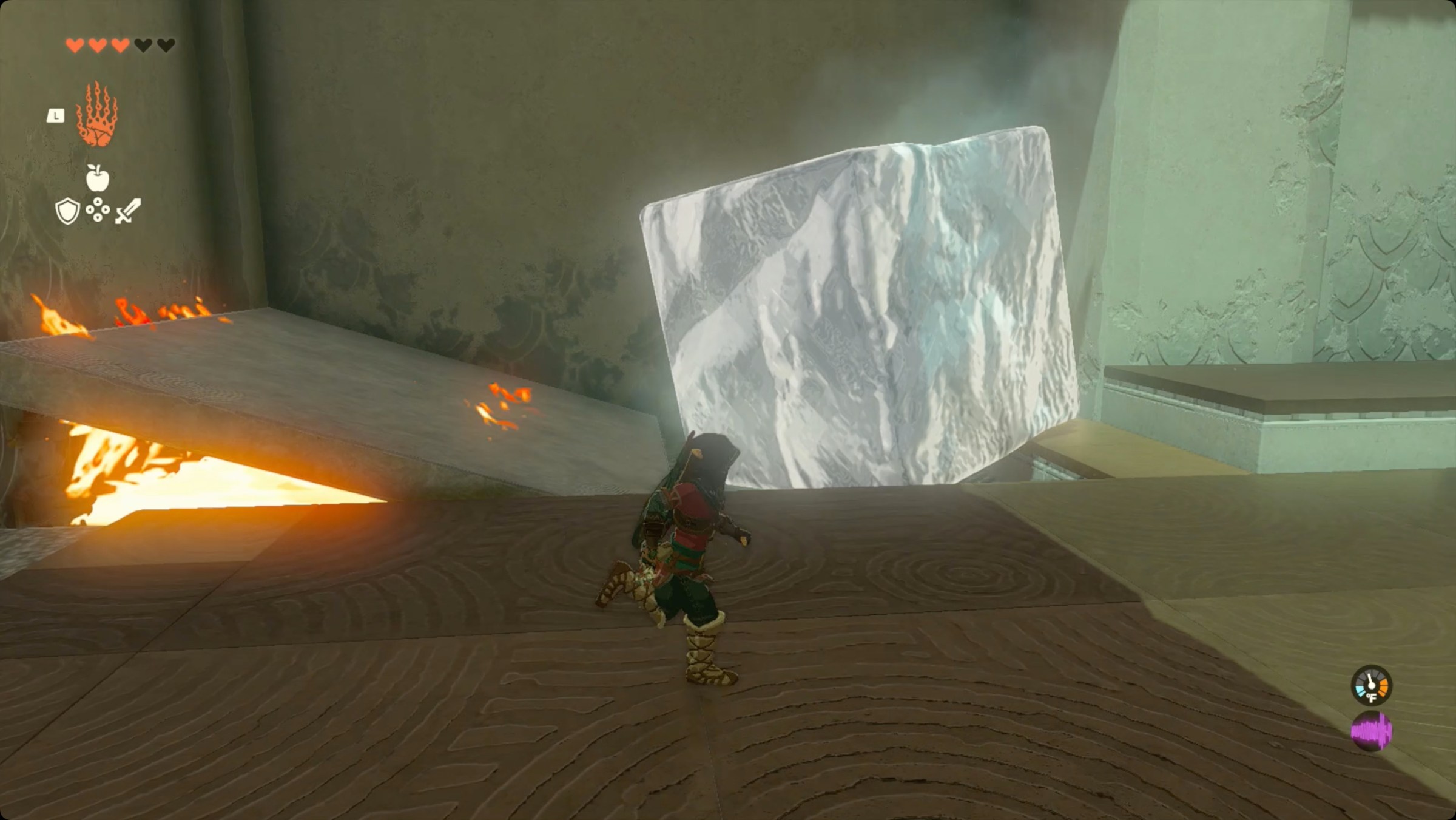Select the apple item icon

click(97, 178)
